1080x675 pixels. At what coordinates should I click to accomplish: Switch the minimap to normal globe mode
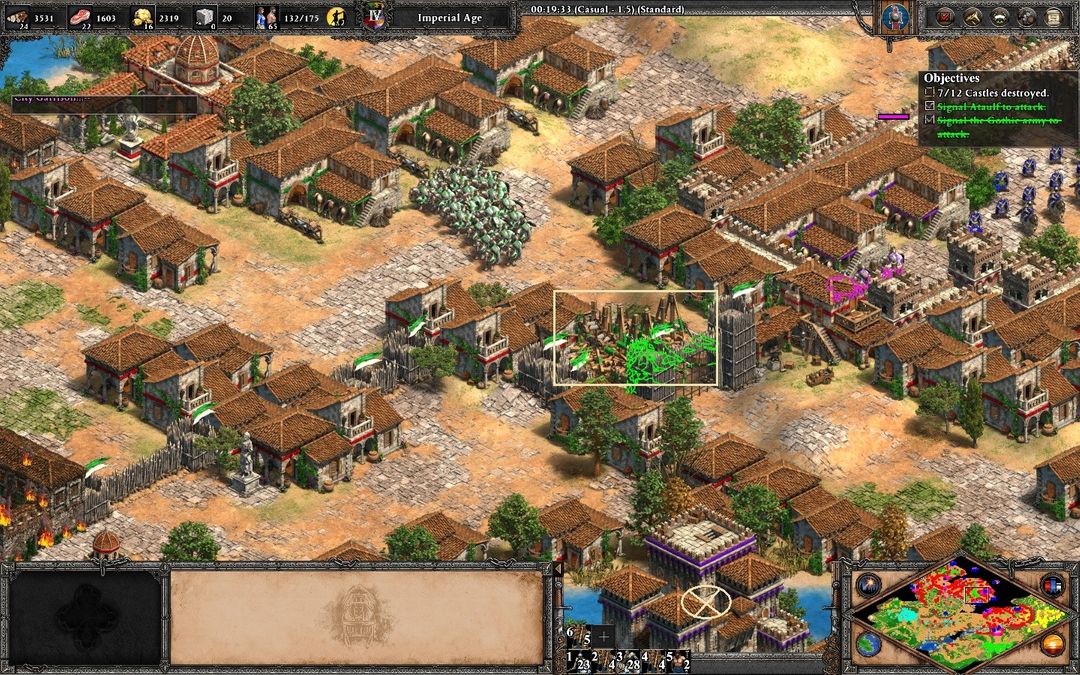(x=867, y=643)
